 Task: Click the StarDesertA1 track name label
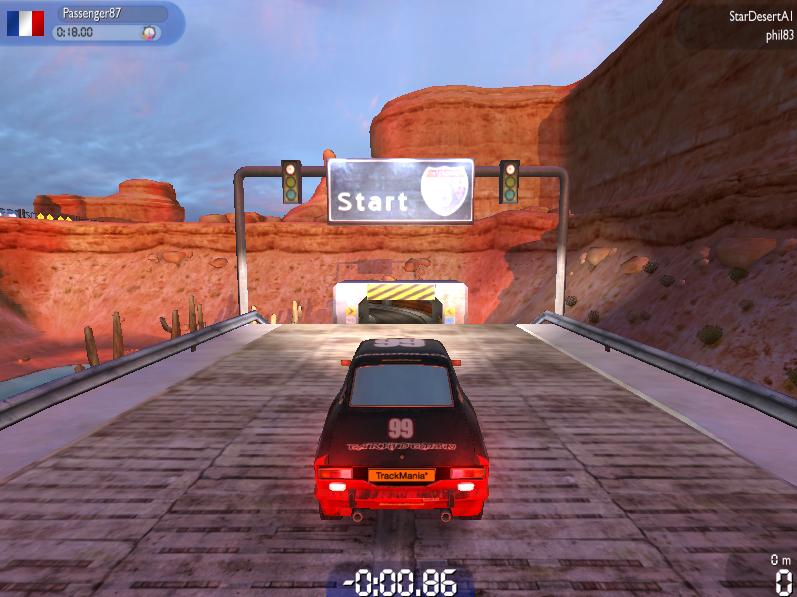coord(760,17)
